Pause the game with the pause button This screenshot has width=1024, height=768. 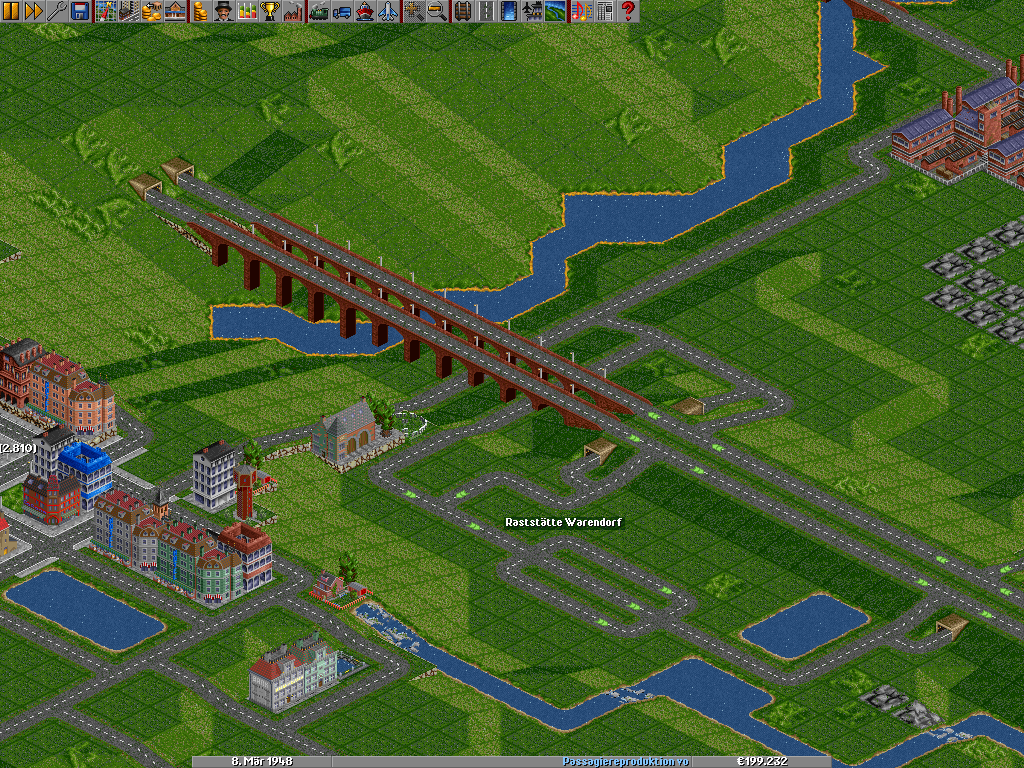(x=11, y=11)
